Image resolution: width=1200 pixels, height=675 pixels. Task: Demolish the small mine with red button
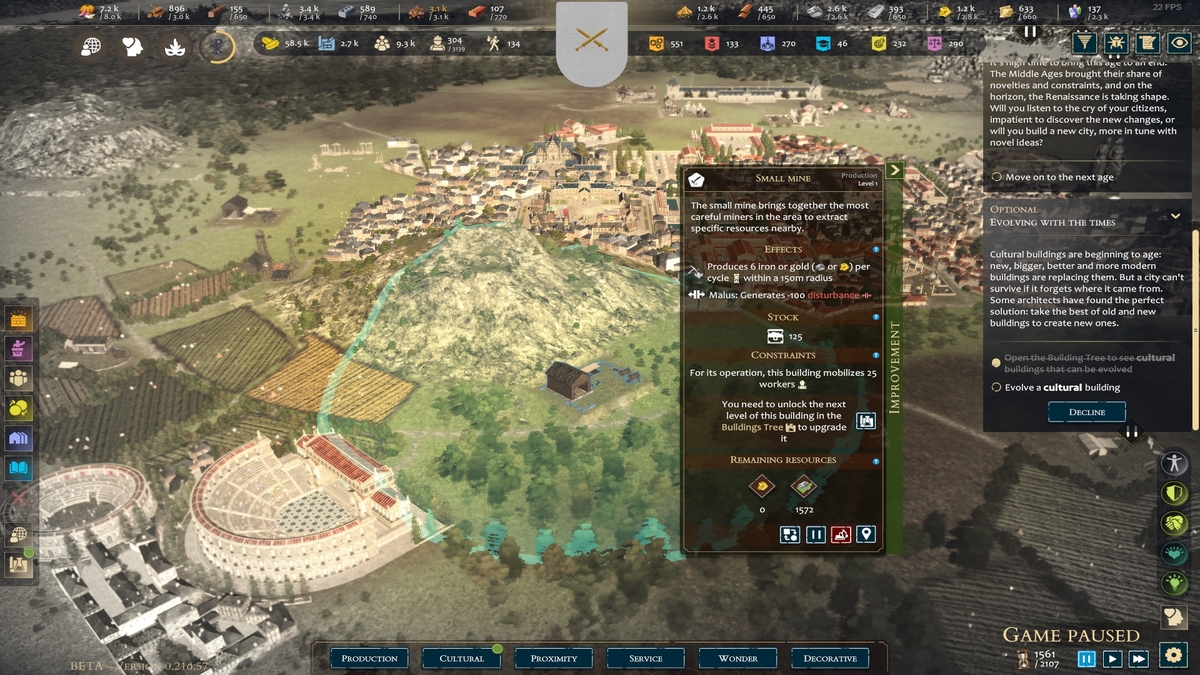click(841, 534)
